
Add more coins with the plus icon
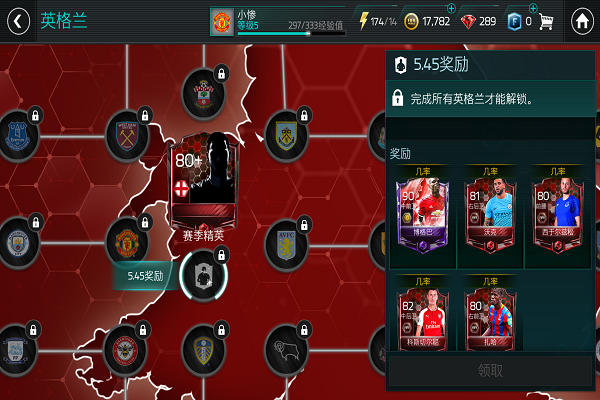[x=450, y=9]
